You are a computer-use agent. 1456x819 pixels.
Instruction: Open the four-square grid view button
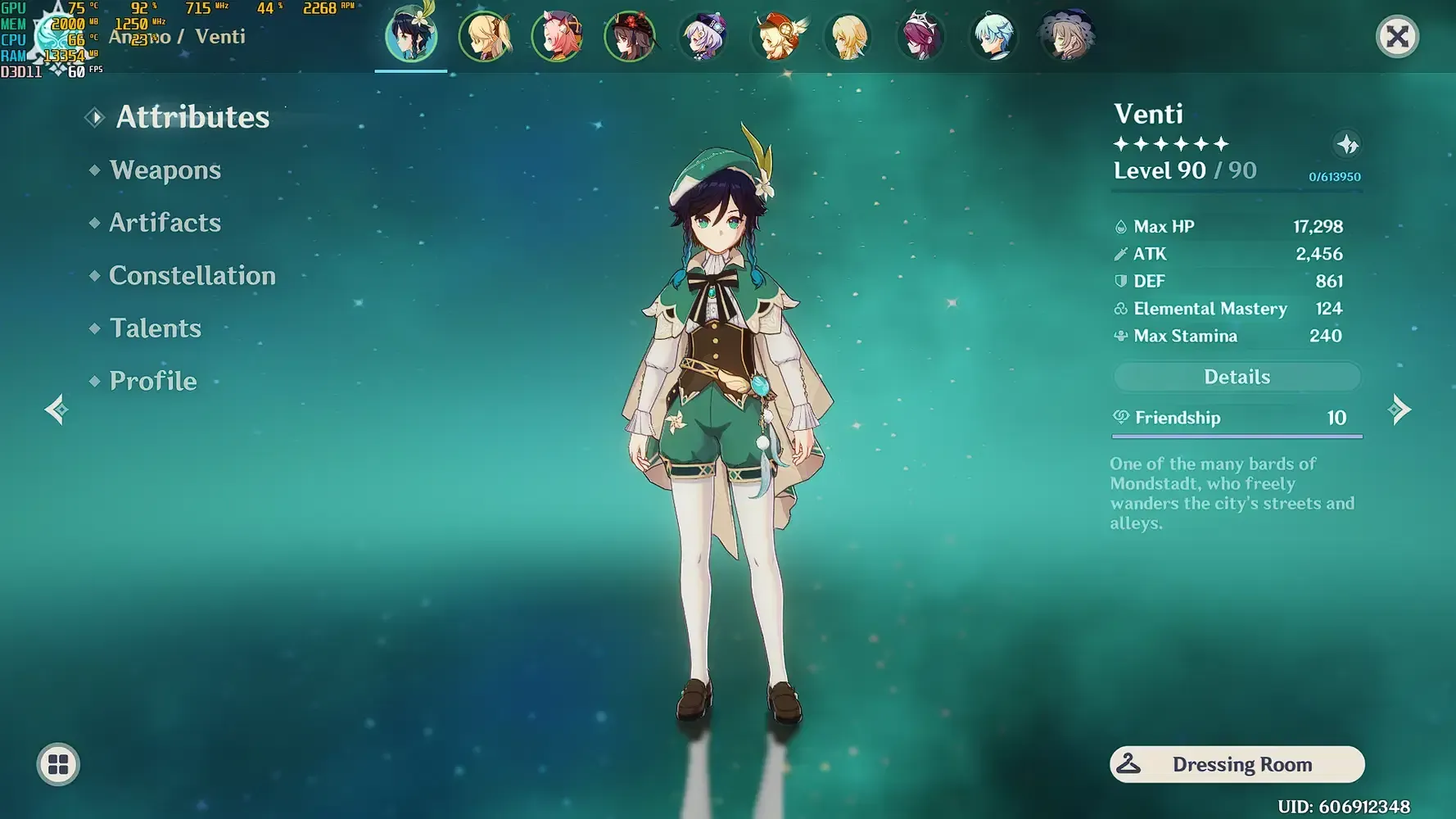click(x=58, y=764)
